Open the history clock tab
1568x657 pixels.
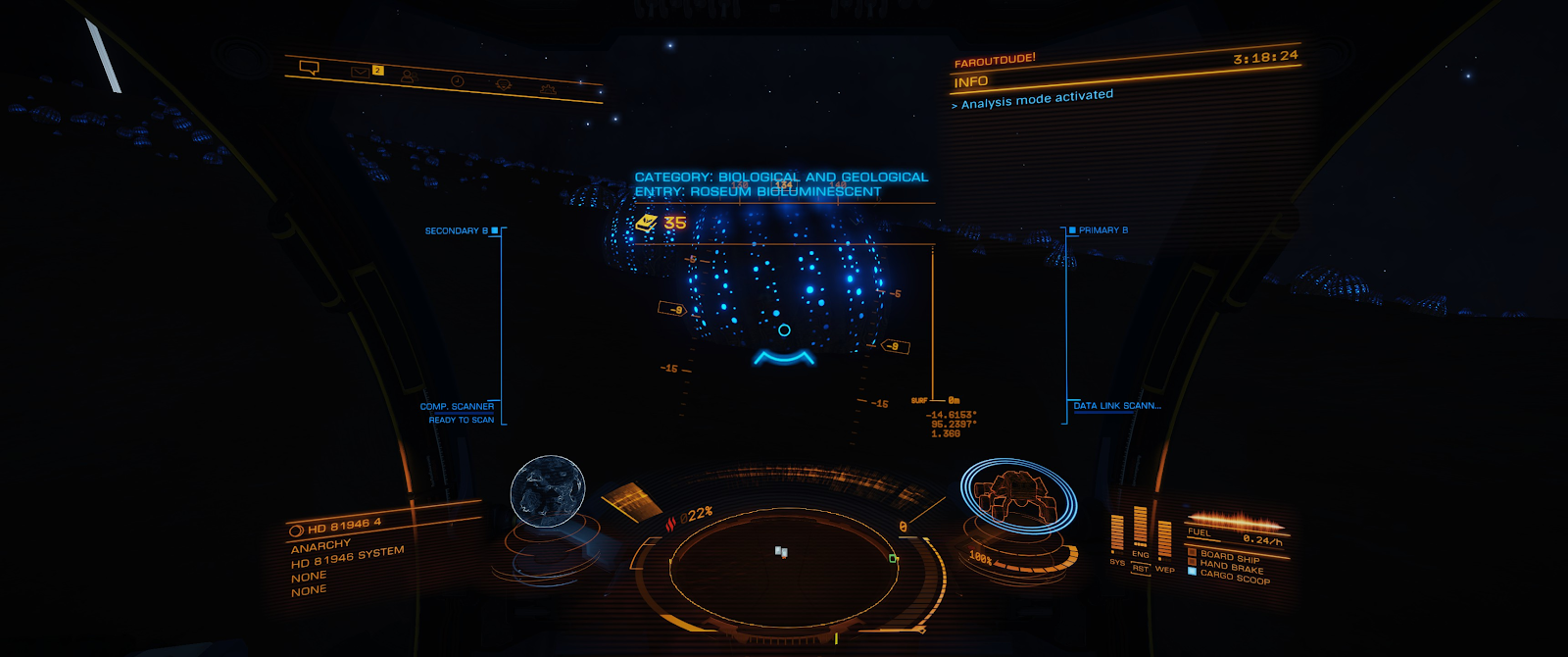457,80
